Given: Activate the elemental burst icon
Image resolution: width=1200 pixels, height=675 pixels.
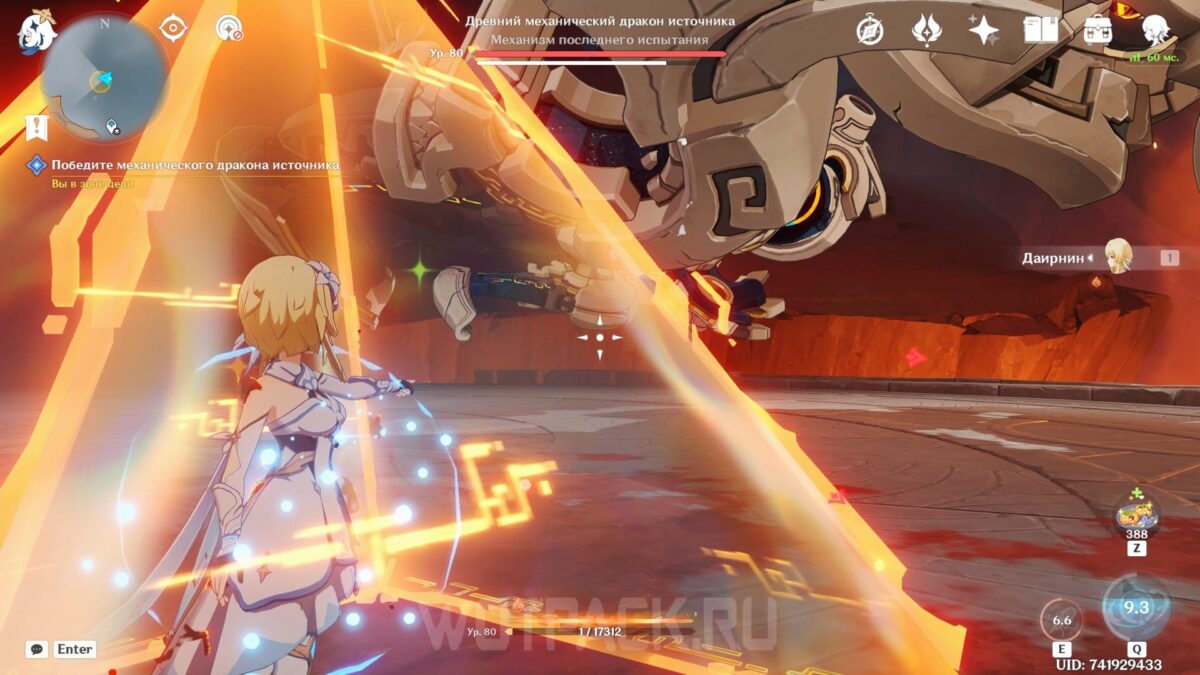Looking at the screenshot, I should [x=1136, y=607].
